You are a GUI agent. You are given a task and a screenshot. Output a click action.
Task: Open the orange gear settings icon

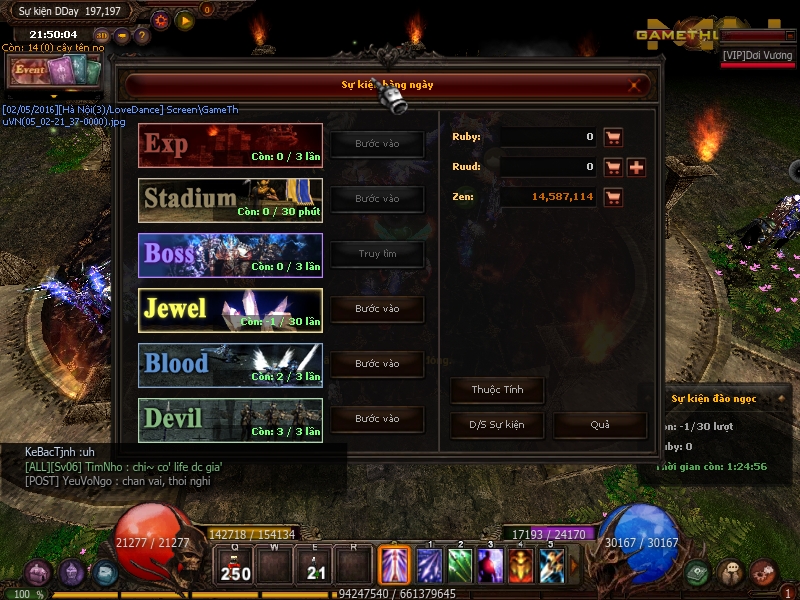click(x=161, y=19)
